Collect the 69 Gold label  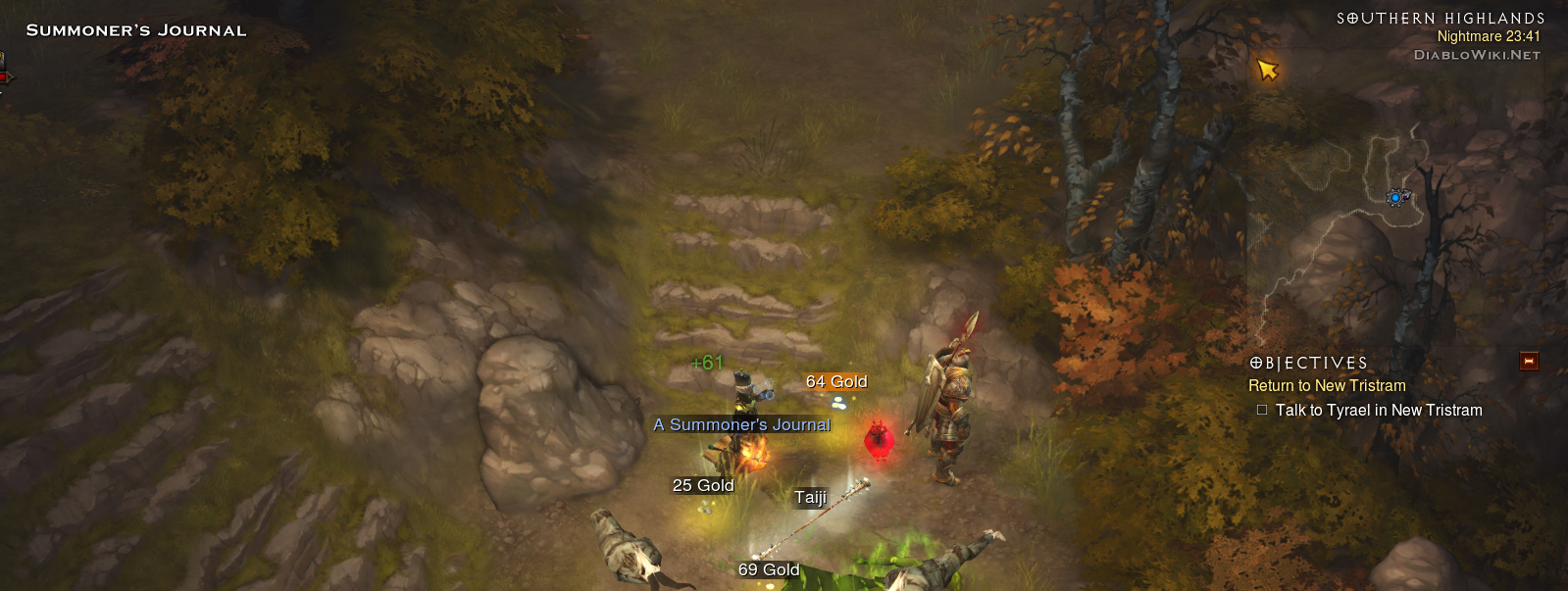coord(769,569)
